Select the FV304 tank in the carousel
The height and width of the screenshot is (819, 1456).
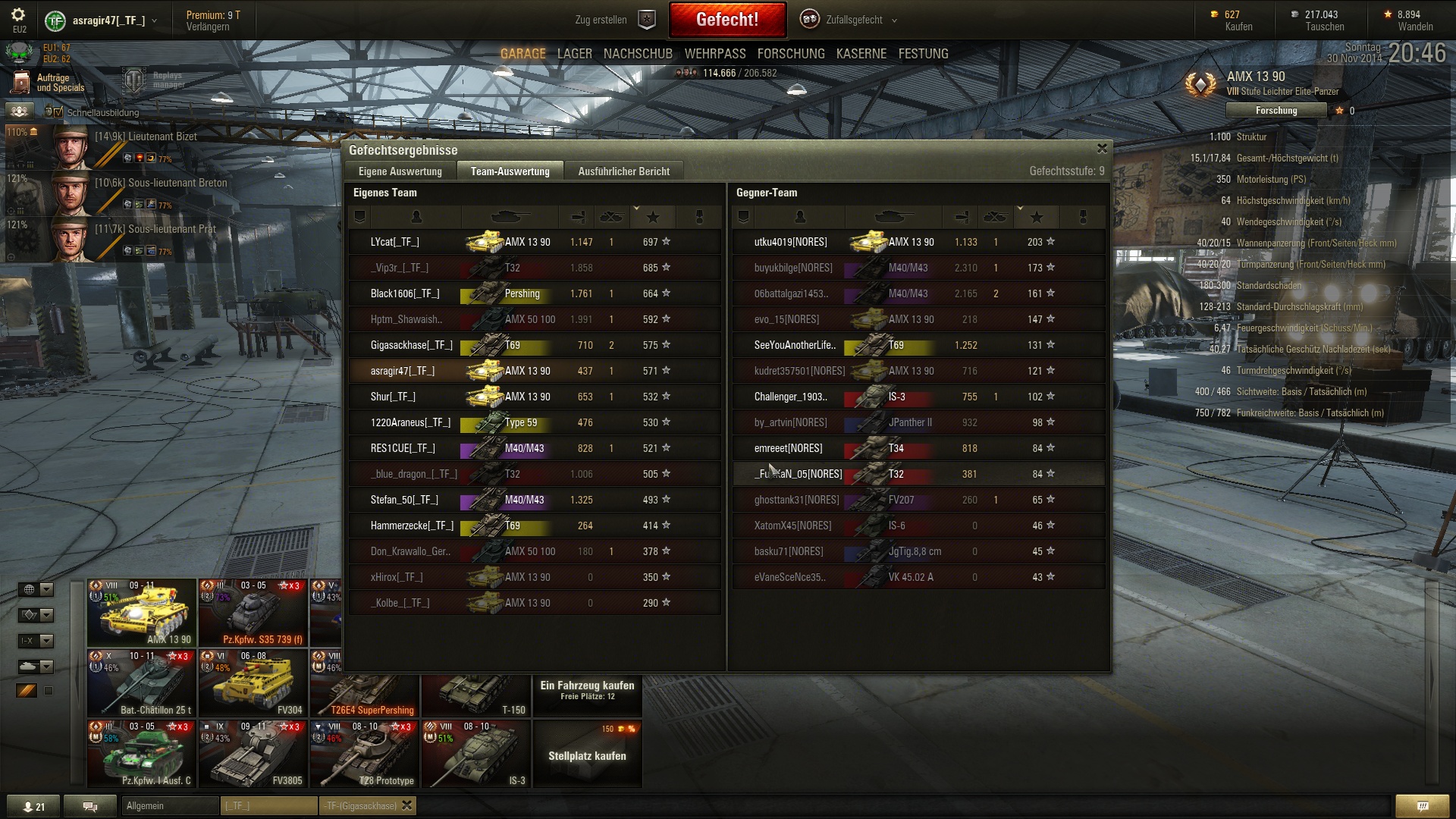click(253, 683)
